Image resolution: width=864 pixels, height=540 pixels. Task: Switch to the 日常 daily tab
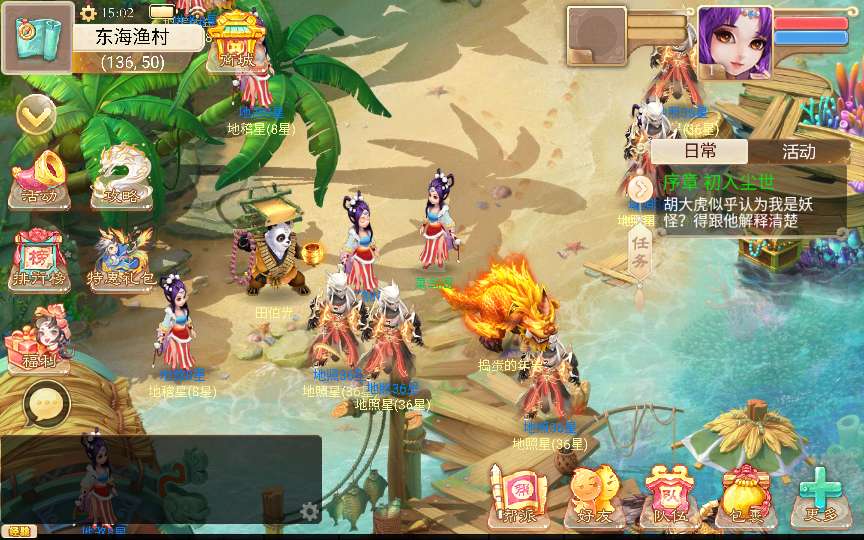pyautogui.click(x=700, y=151)
